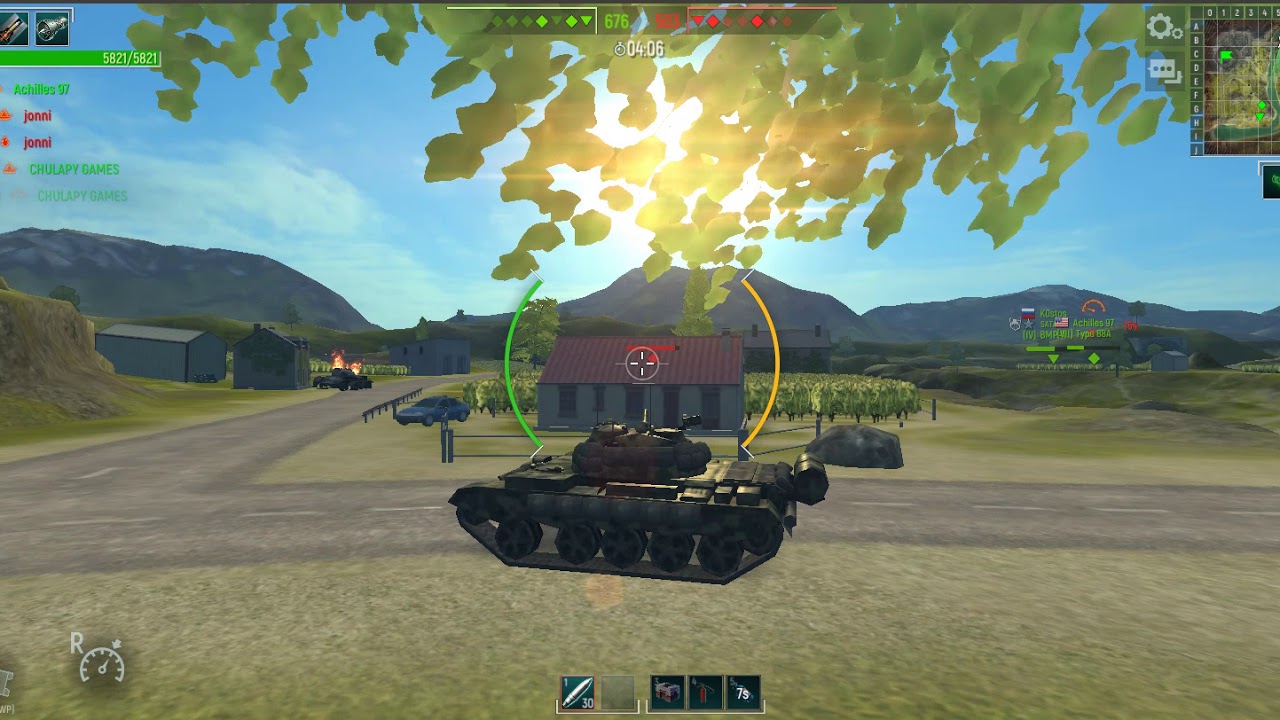Select the consumable slot on 7s cooldown

pos(742,692)
